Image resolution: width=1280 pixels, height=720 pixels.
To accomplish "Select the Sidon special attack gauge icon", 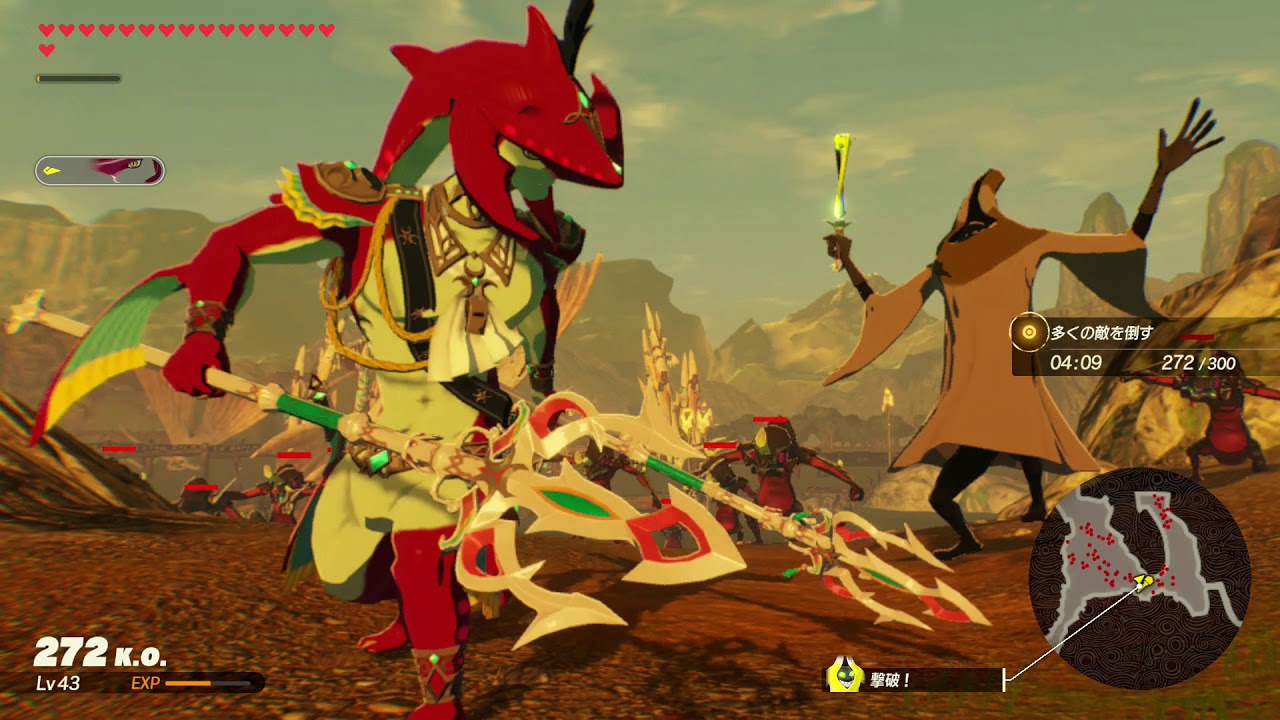I will click(100, 171).
